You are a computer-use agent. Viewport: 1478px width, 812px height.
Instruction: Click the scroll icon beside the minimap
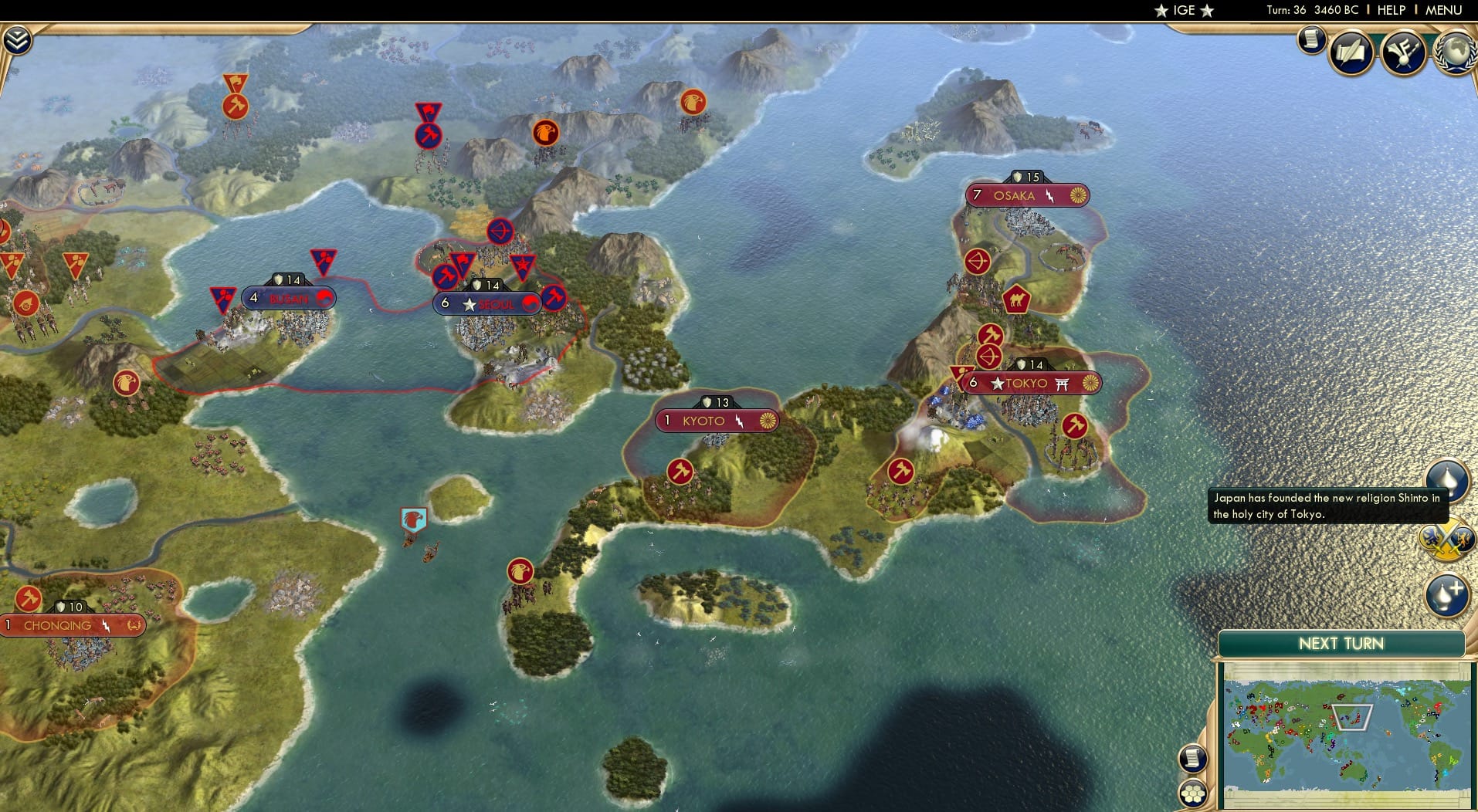click(1192, 760)
